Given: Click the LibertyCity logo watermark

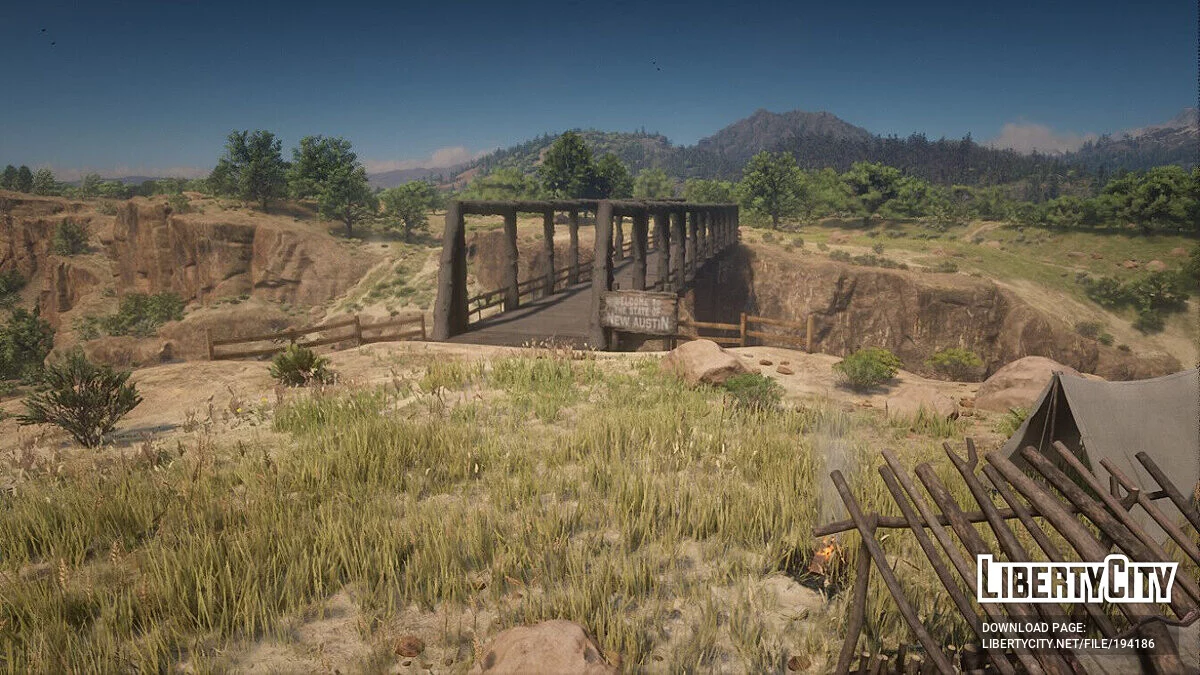Looking at the screenshot, I should (1076, 580).
